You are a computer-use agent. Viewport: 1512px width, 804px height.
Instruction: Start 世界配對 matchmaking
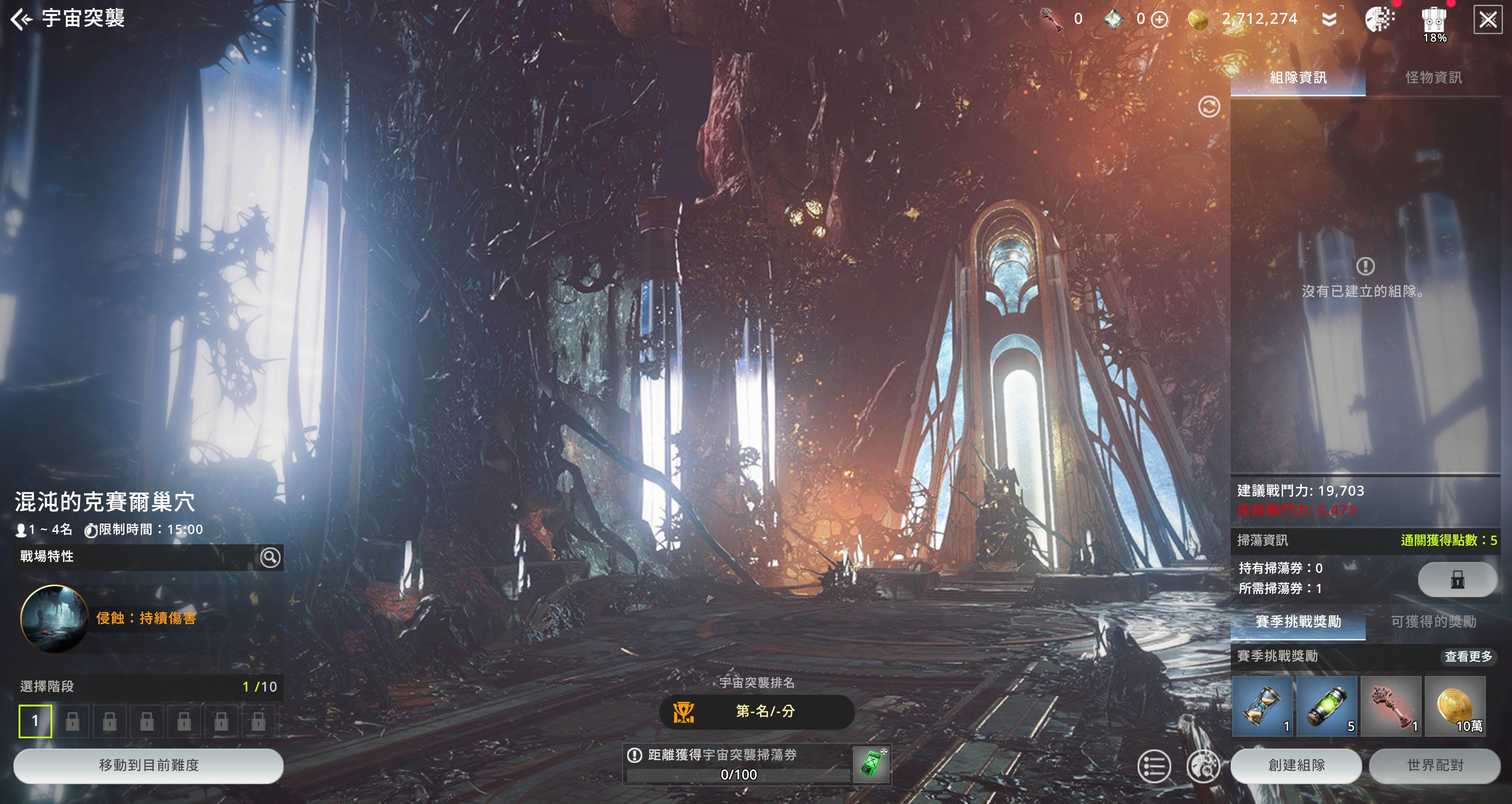tap(1434, 765)
